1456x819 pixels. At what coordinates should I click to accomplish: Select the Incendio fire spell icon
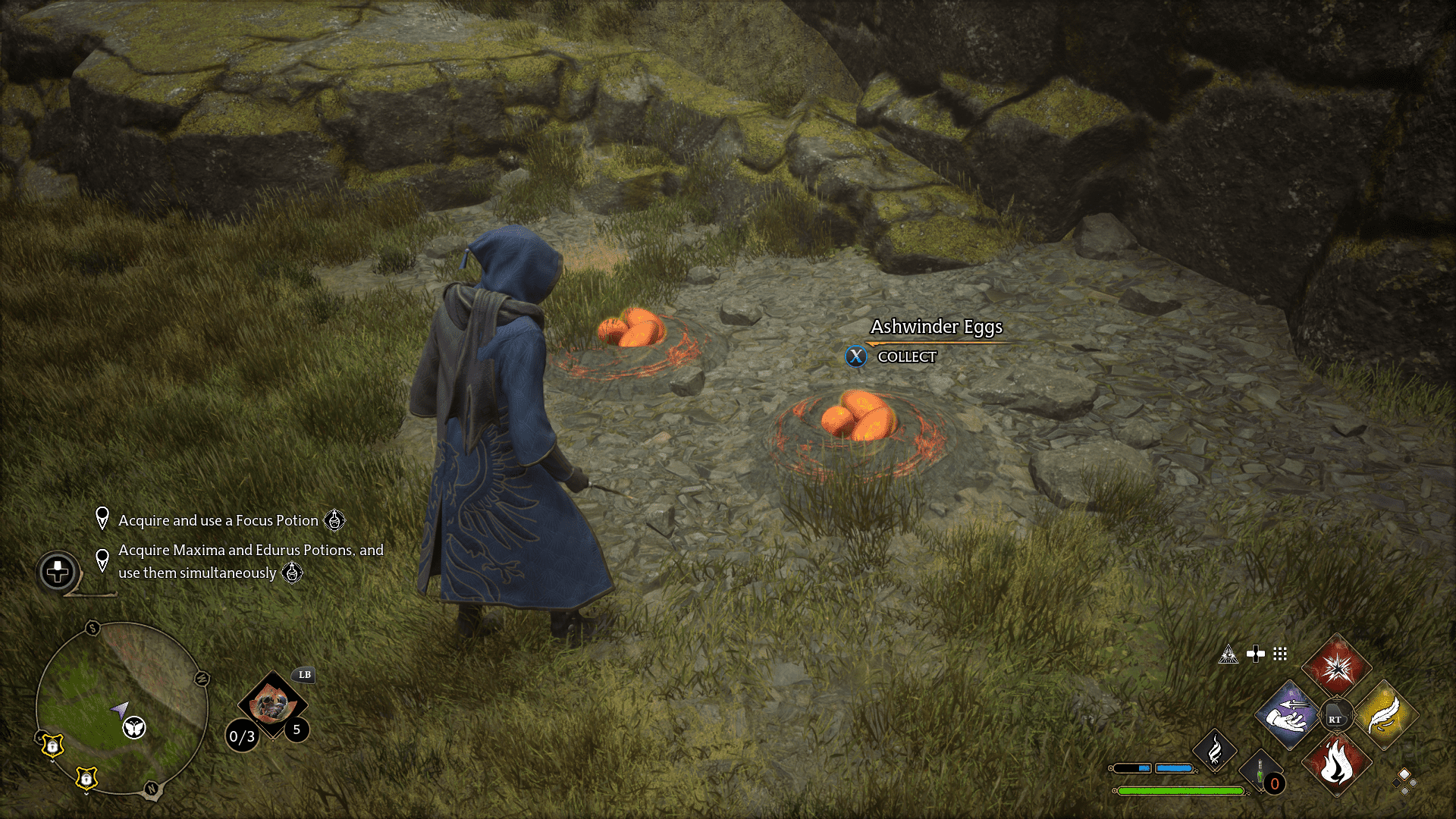pyautogui.click(x=1337, y=762)
